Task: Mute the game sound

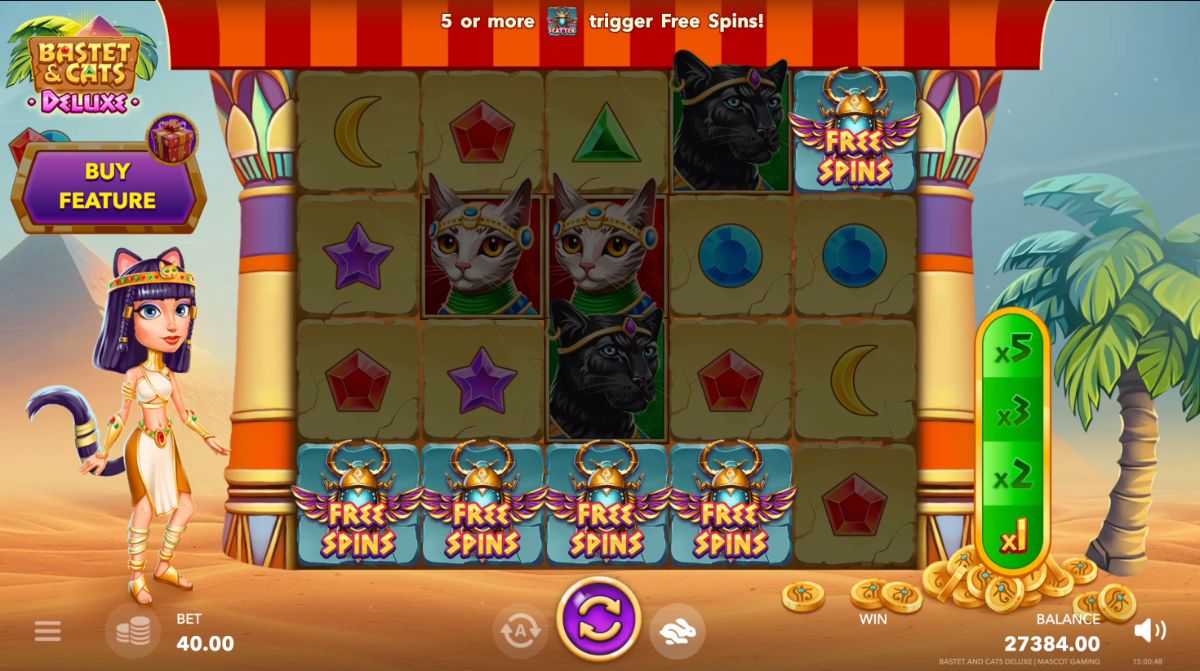Action: [x=1150, y=630]
